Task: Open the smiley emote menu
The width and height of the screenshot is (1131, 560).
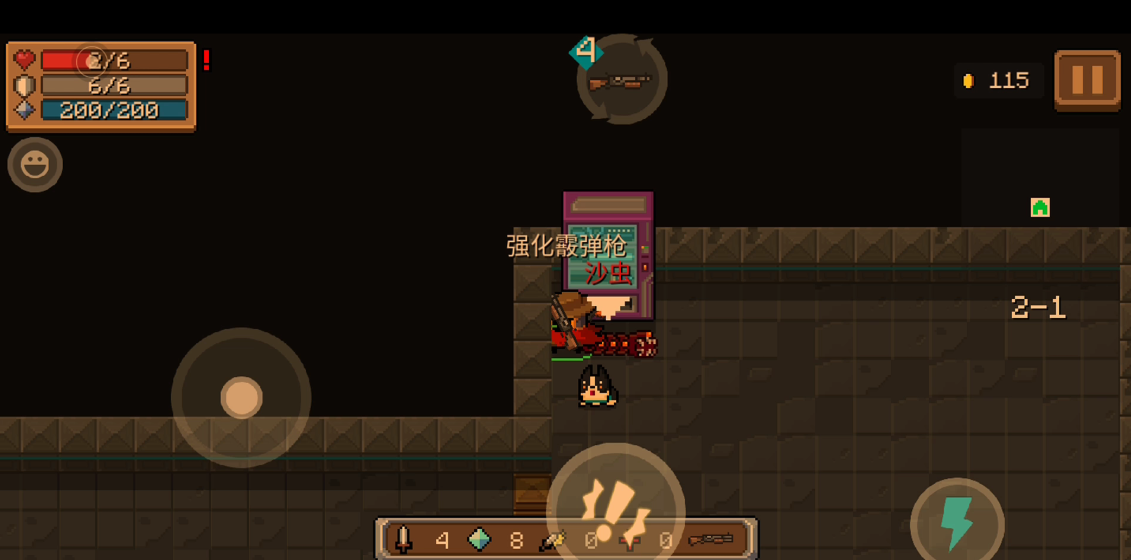Action: pyautogui.click(x=35, y=164)
